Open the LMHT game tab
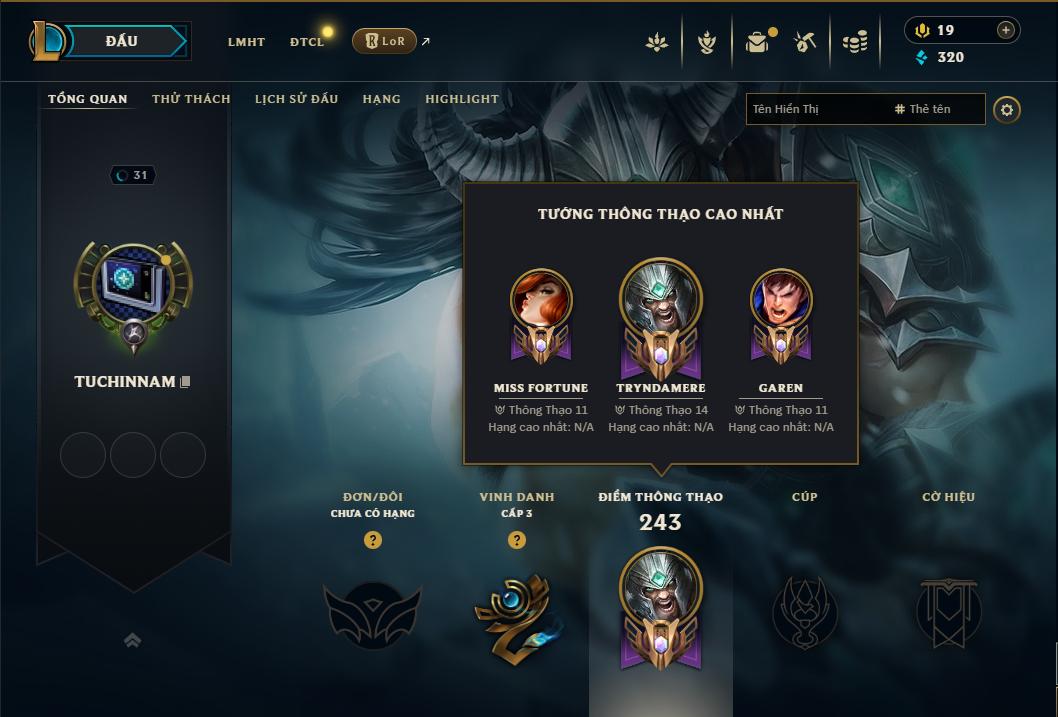Image resolution: width=1058 pixels, height=717 pixels. point(246,42)
